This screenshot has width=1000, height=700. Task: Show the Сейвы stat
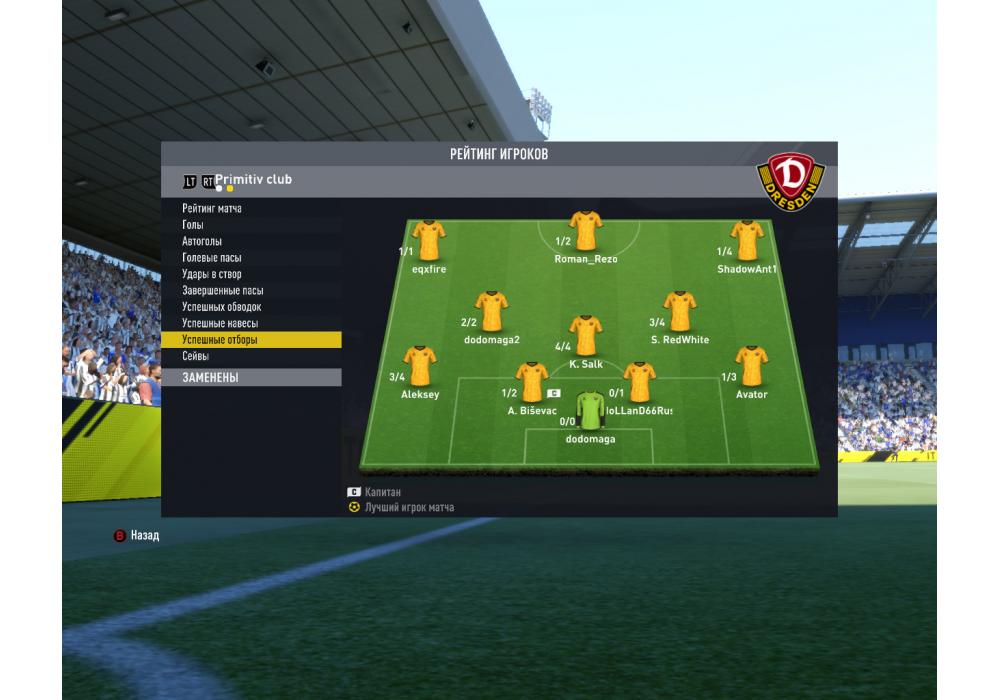coord(196,357)
